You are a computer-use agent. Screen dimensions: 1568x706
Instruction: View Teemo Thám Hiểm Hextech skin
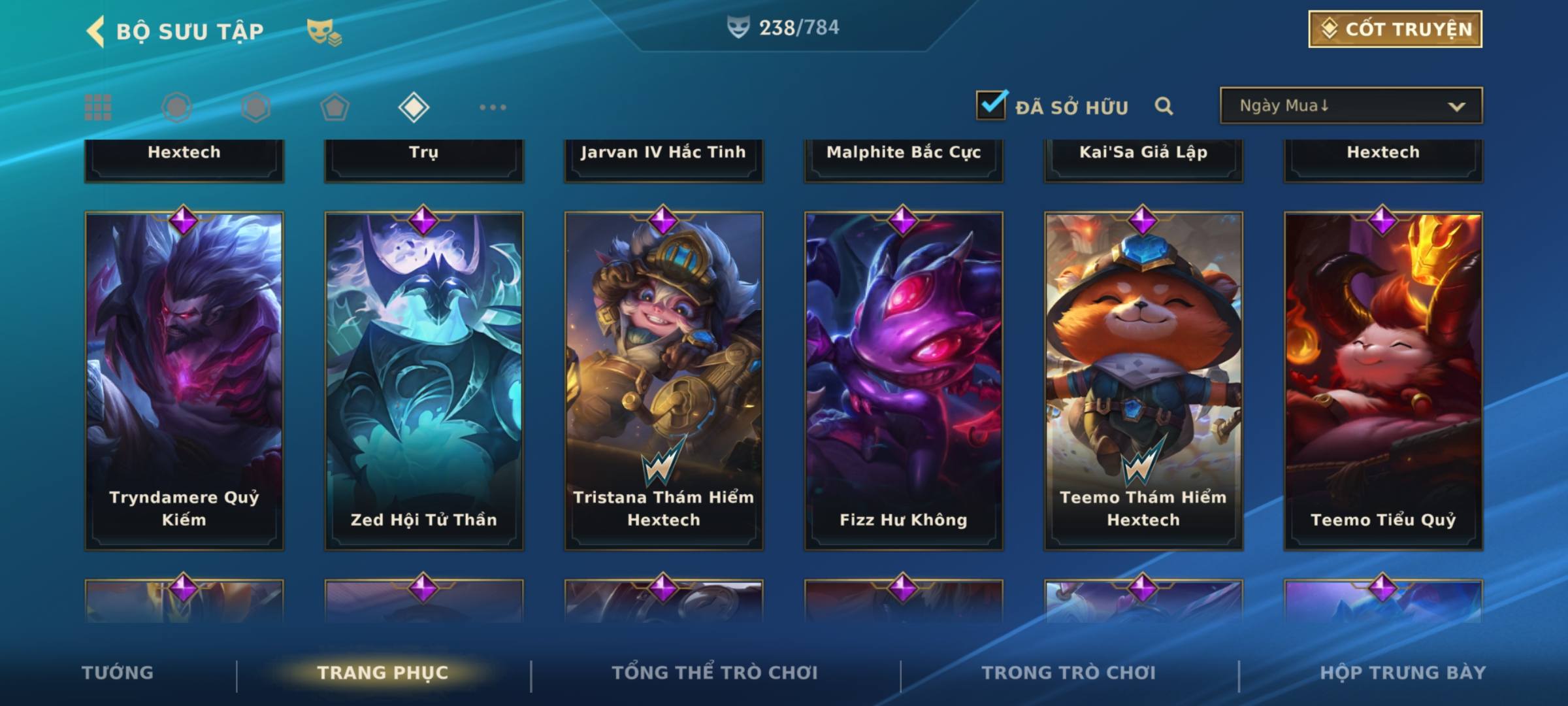tap(1143, 380)
